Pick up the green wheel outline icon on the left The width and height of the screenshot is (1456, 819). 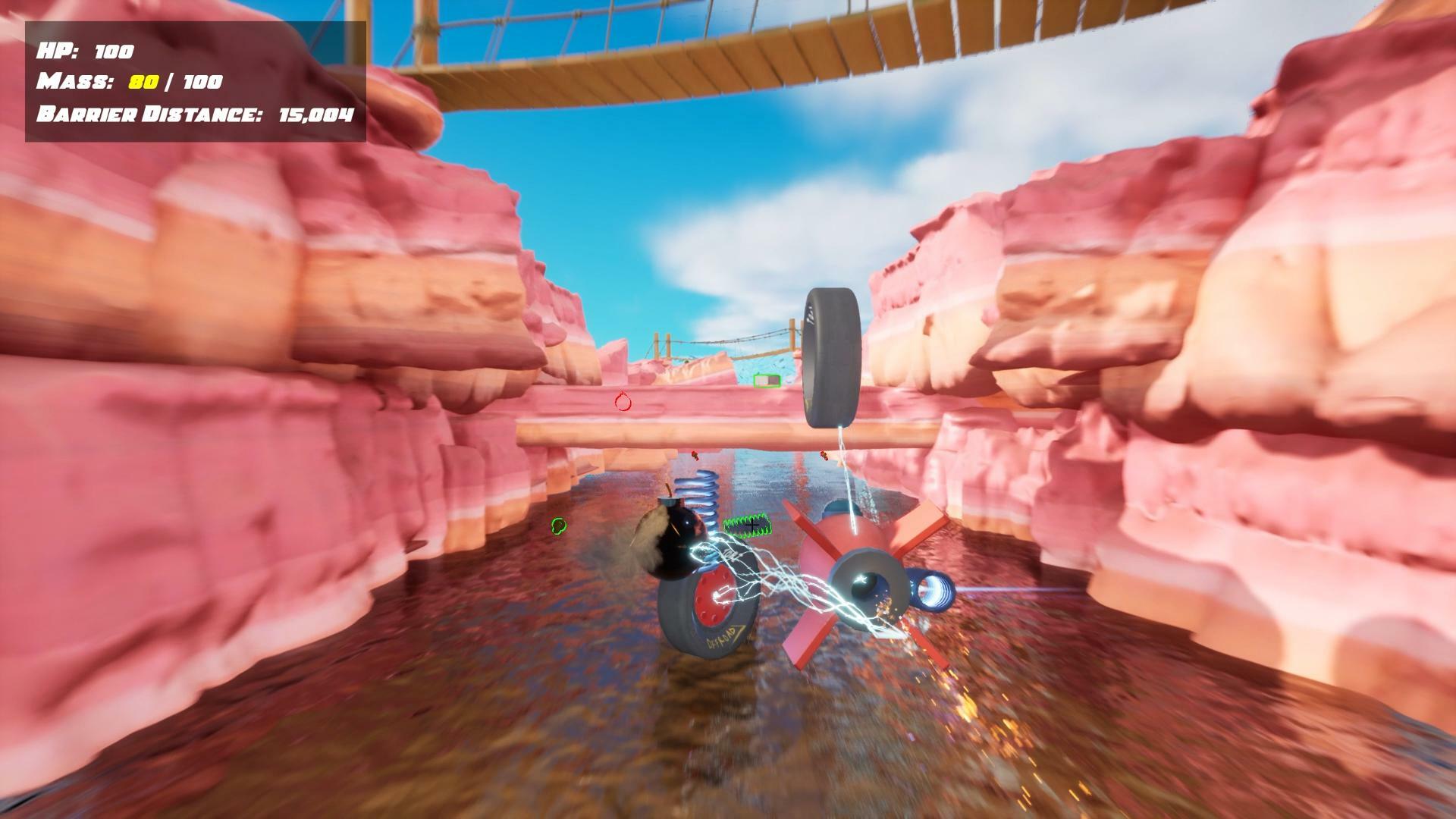click(558, 526)
